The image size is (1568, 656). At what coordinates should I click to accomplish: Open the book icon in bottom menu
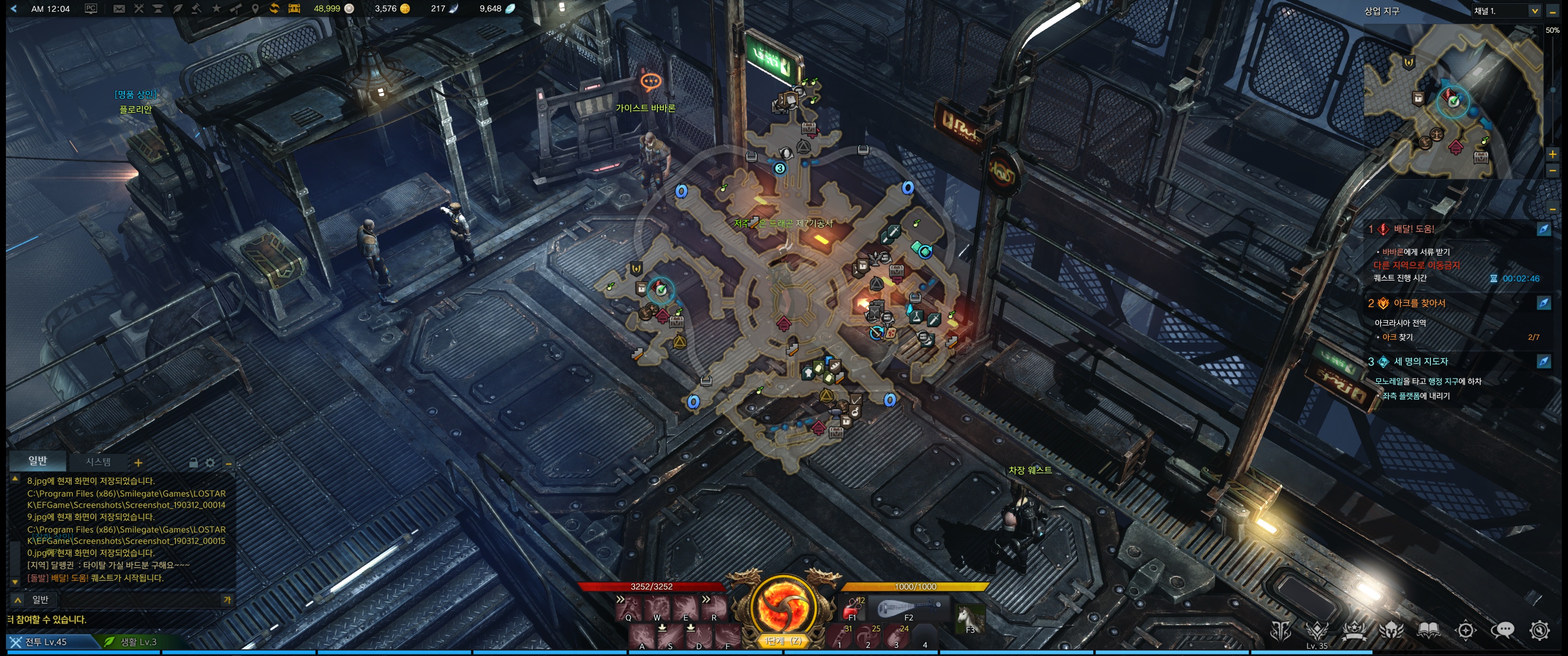click(x=1428, y=630)
